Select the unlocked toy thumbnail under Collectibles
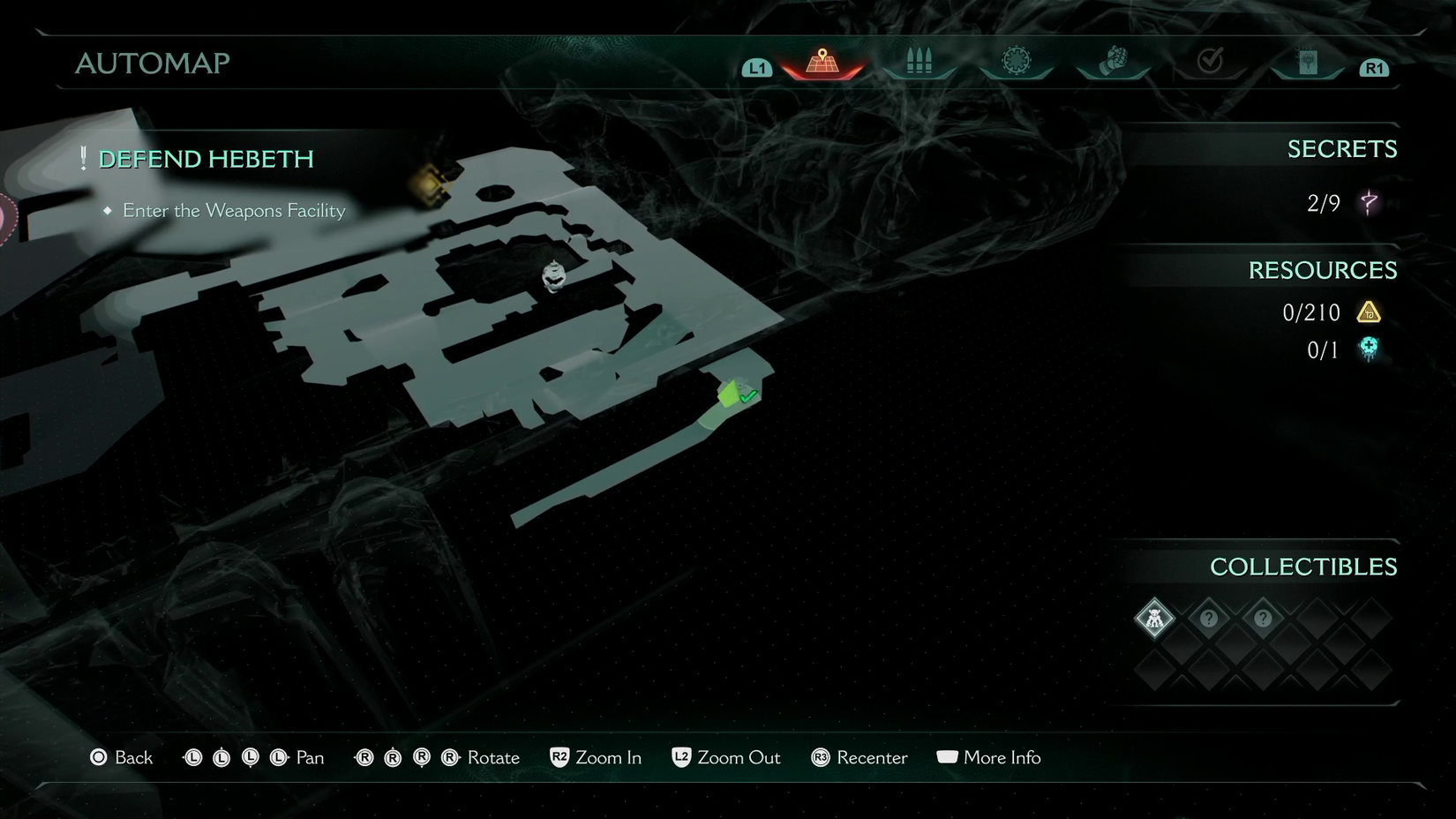The height and width of the screenshot is (819, 1456). point(1154,619)
